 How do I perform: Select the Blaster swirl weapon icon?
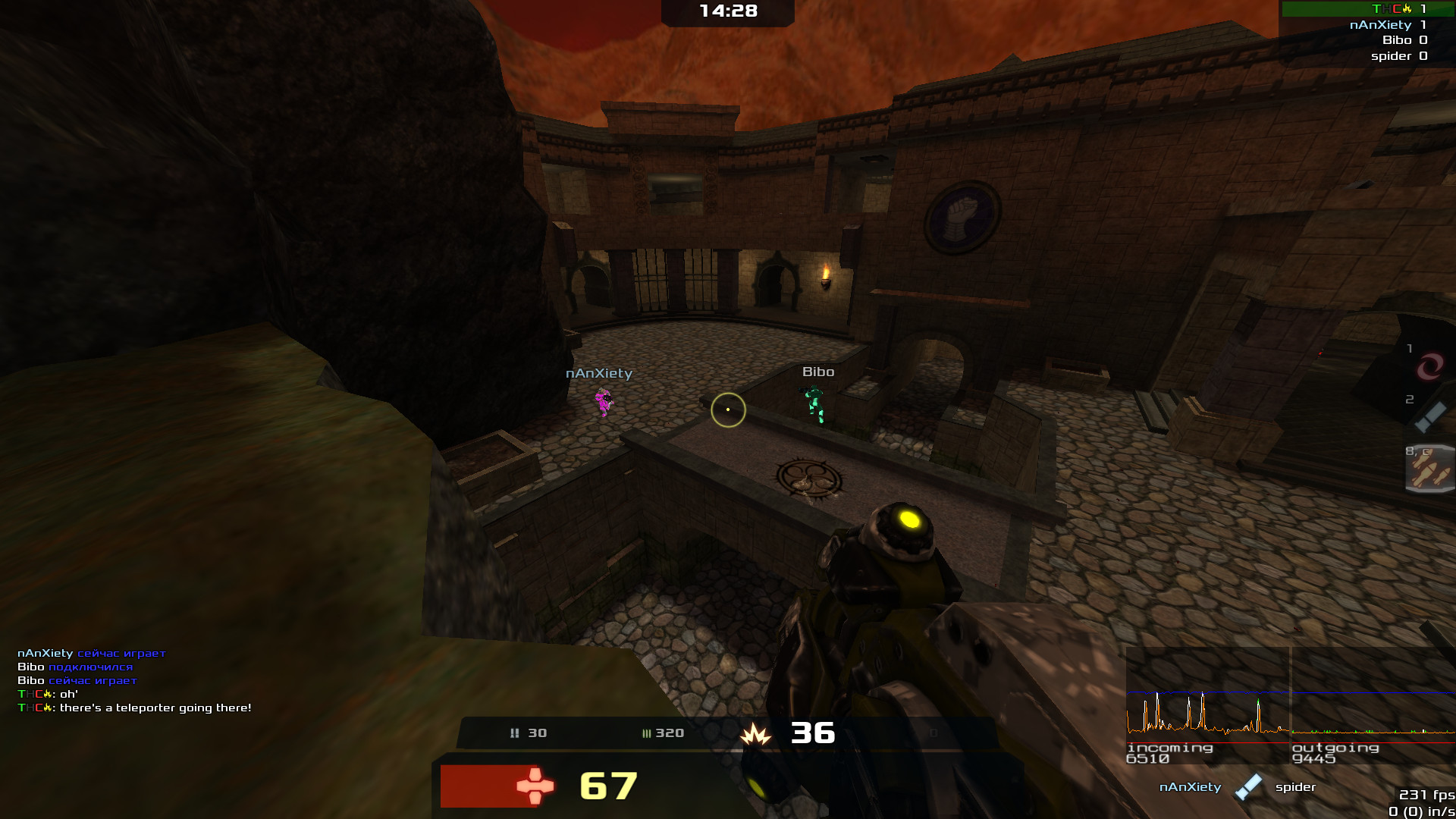pos(1429,367)
